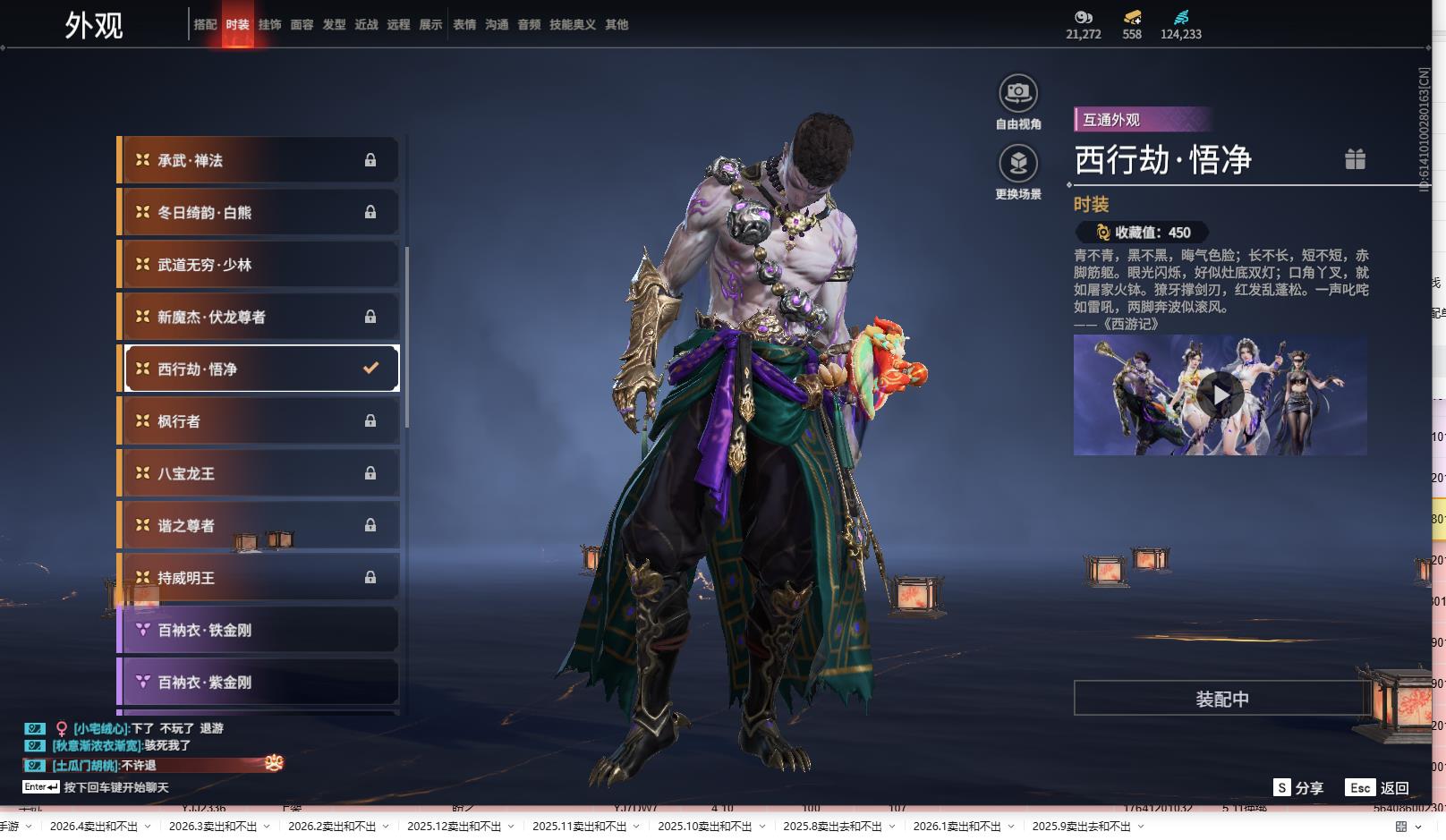This screenshot has height=840, width=1446.
Task: Play the outfit preview video
Action: [x=1221, y=395]
